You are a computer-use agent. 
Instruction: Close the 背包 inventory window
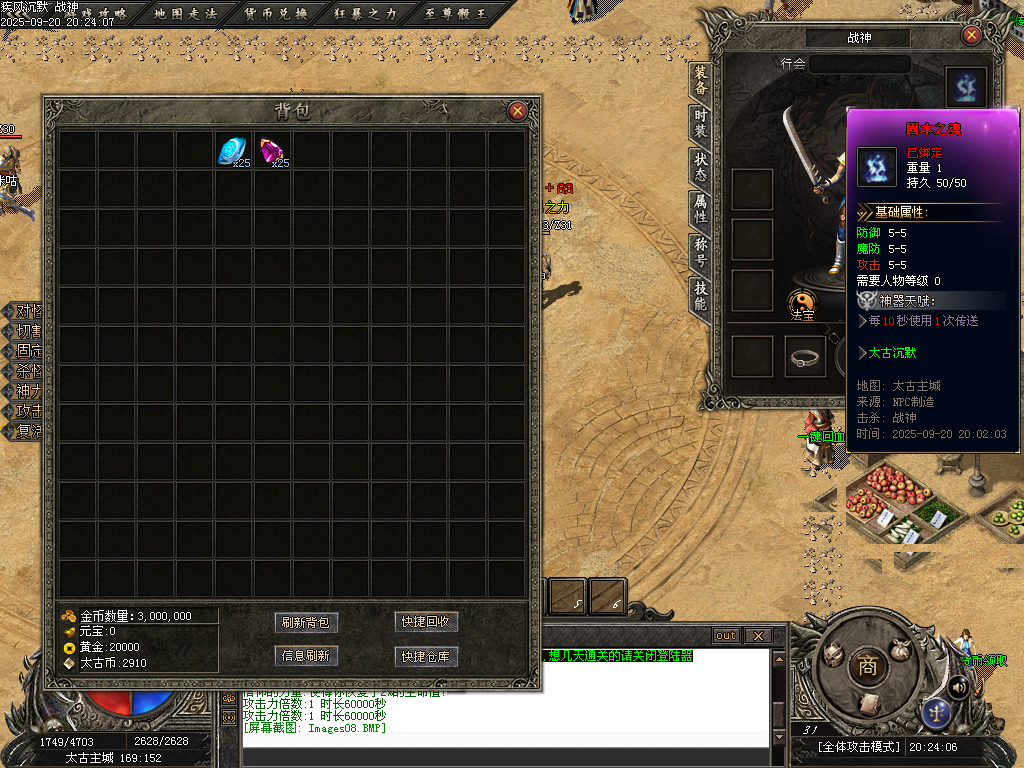(x=517, y=111)
